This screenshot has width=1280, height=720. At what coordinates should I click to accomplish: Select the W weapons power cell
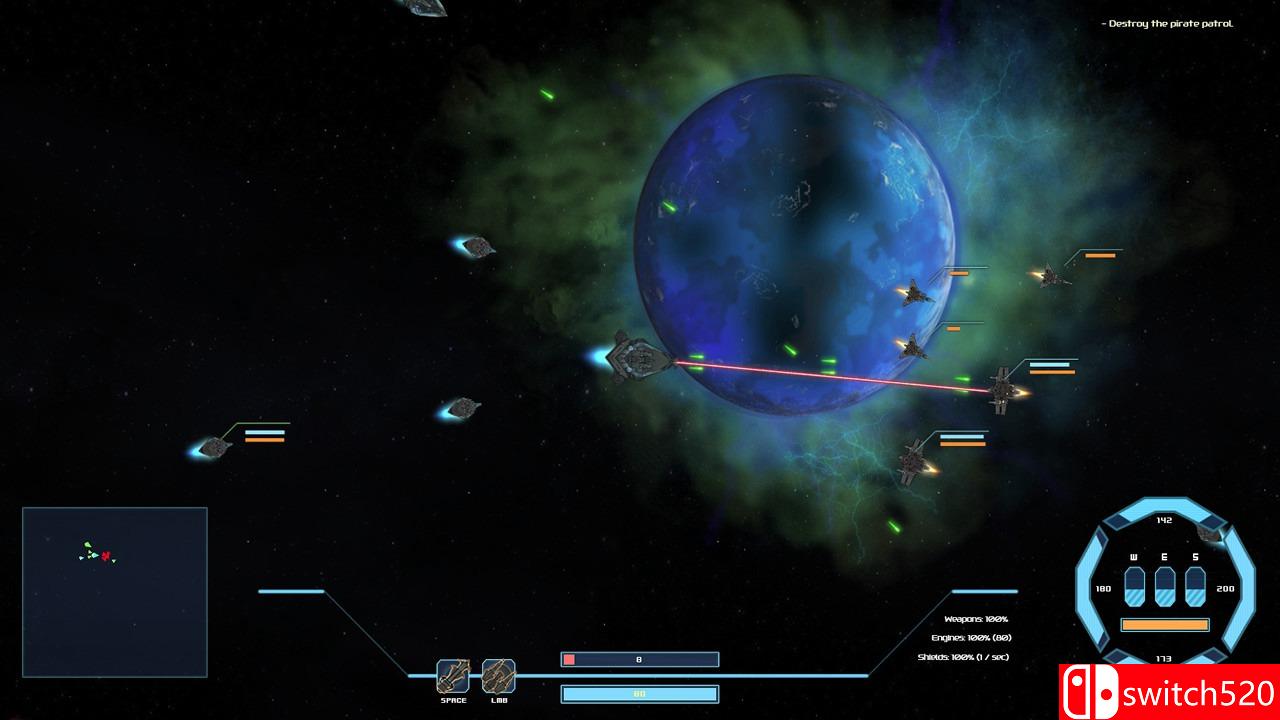(1135, 586)
